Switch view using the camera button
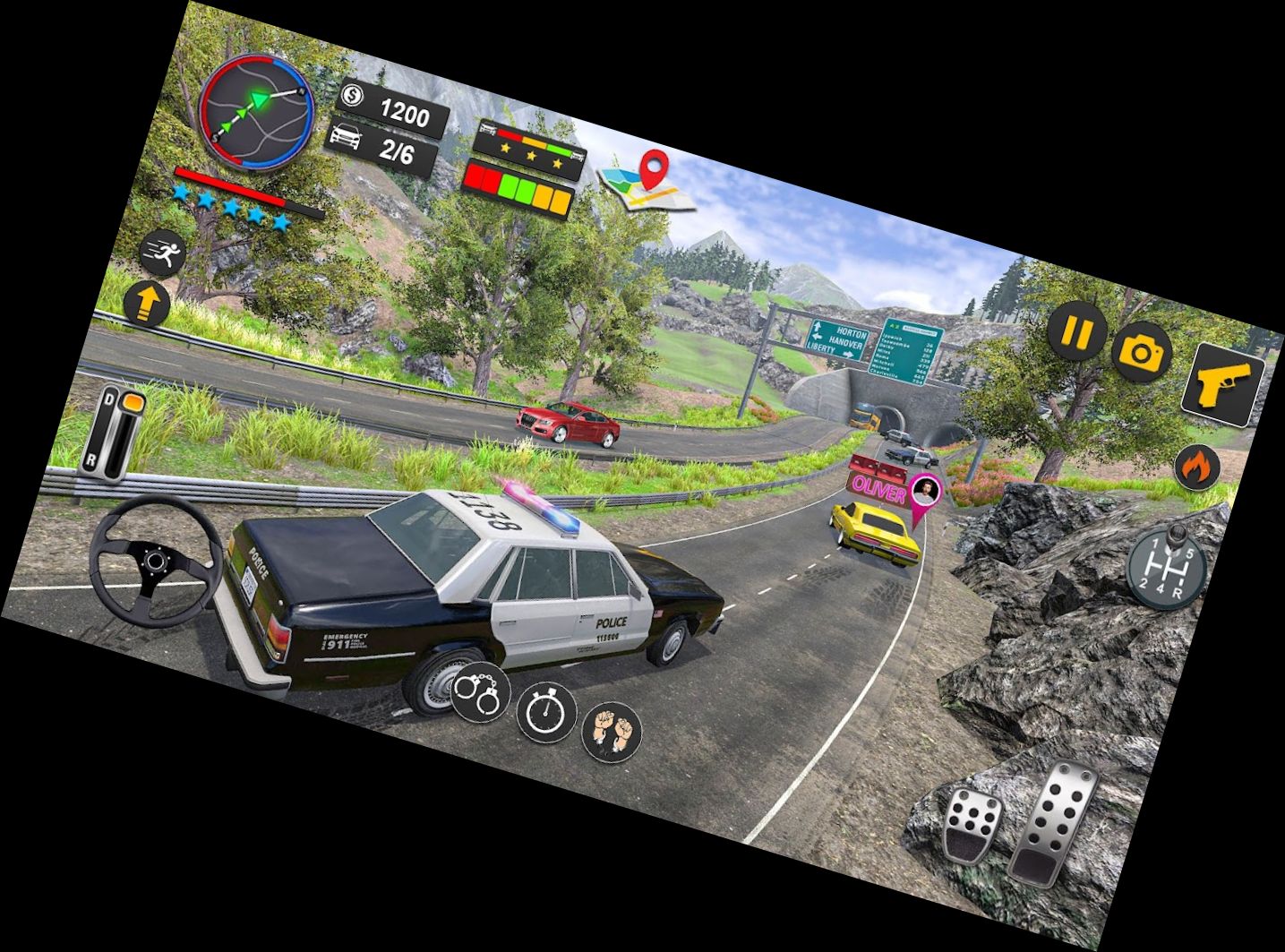 (1142, 352)
